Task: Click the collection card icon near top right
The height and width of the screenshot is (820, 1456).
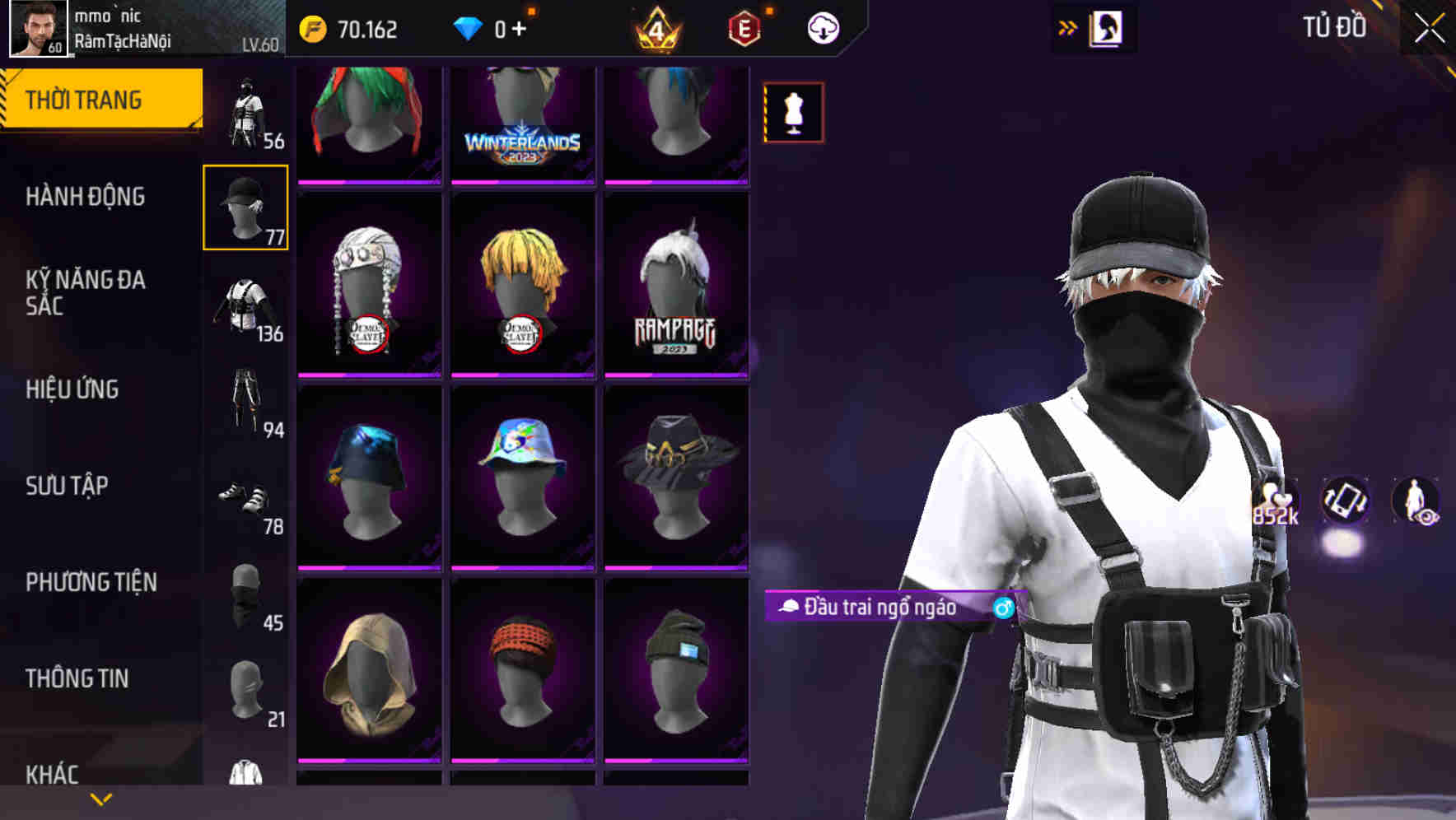Action: pos(1104,27)
